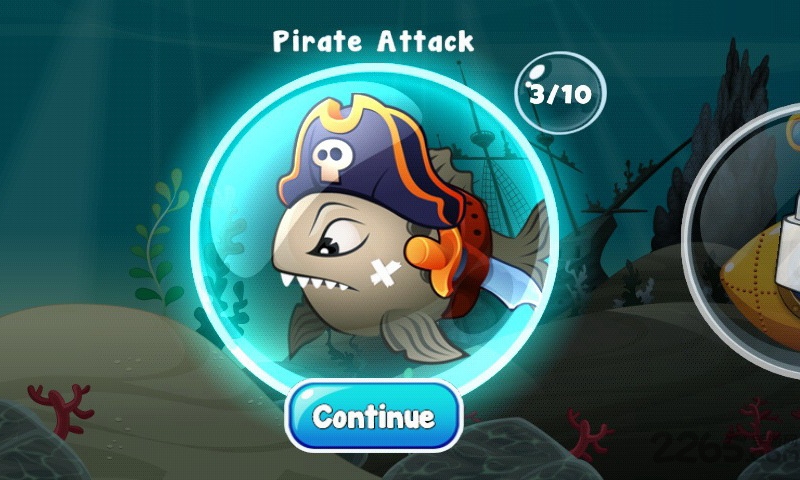Select the Pirate Attack level bubble
Screen dimensions: 800x480
click(x=372, y=228)
